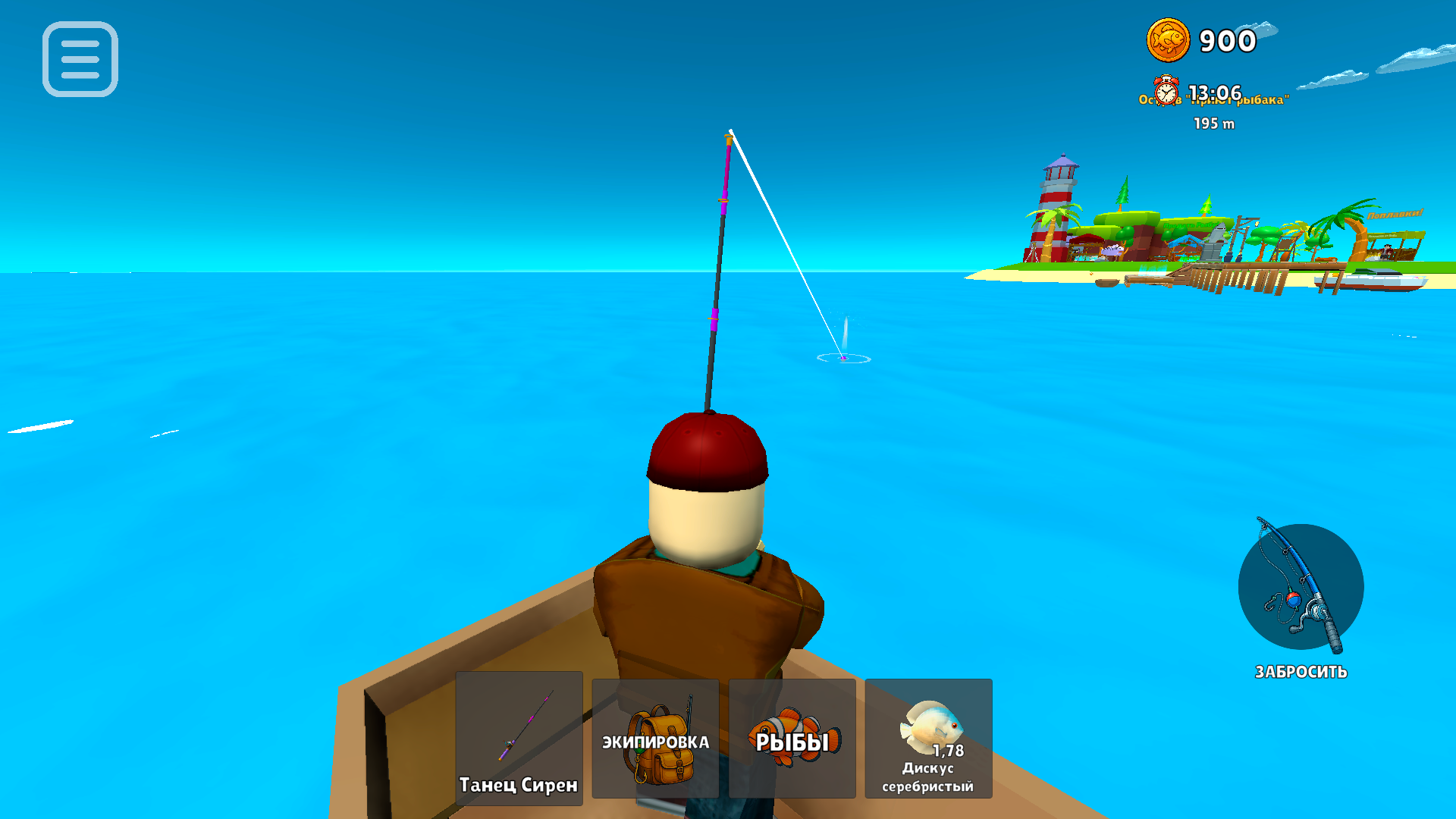Switch to the ЭКИПИРОВКА hotbar slot
The height and width of the screenshot is (819, 1456).
[654, 737]
